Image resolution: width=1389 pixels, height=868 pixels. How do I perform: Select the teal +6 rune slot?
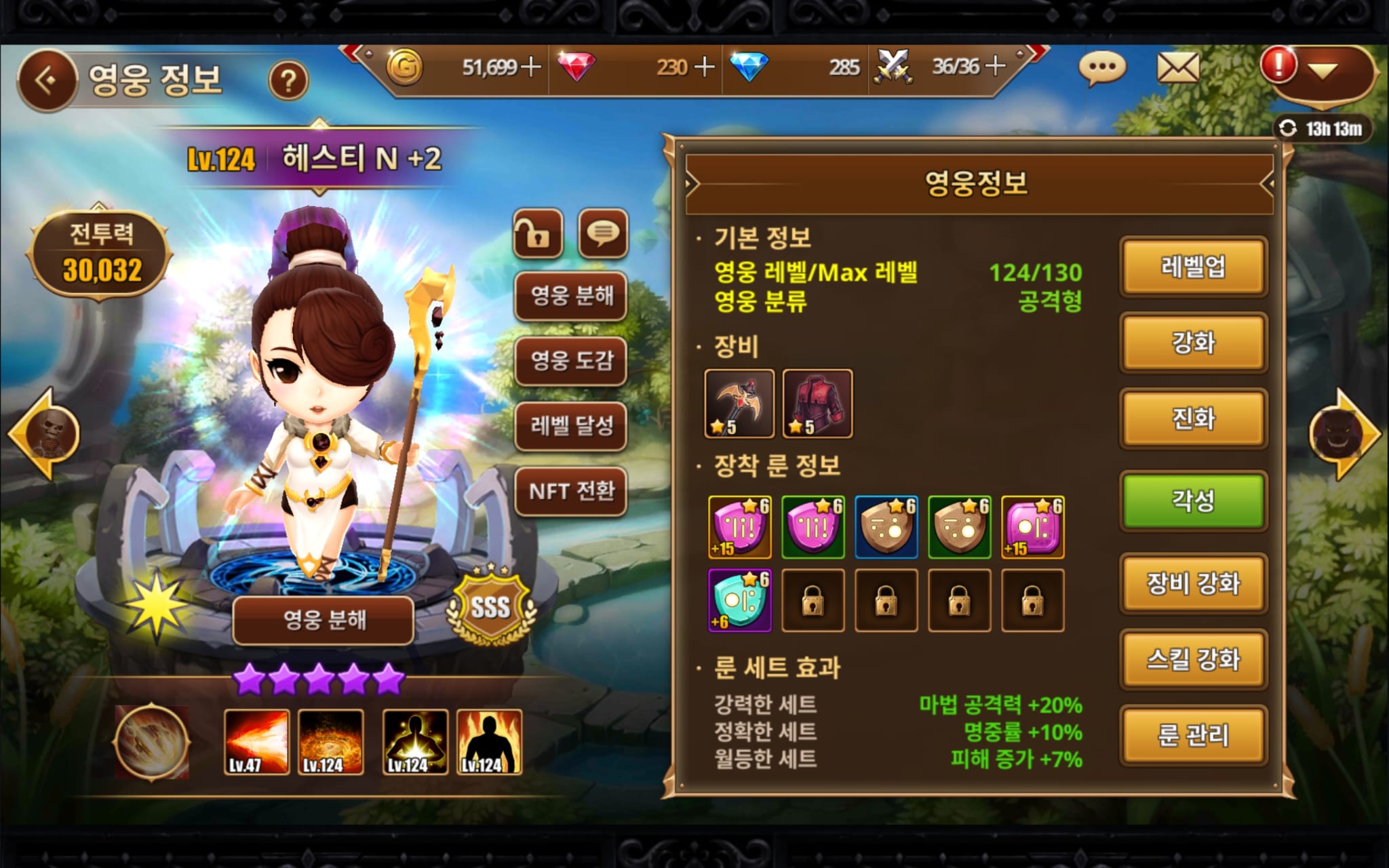[x=739, y=600]
